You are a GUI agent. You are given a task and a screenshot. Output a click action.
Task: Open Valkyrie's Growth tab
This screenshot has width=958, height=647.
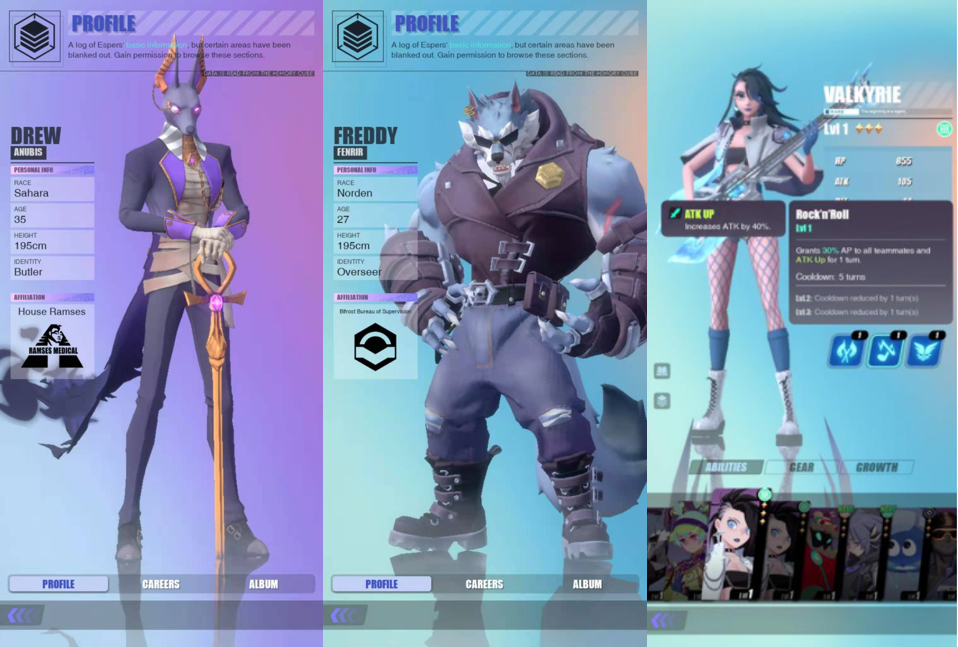point(876,467)
